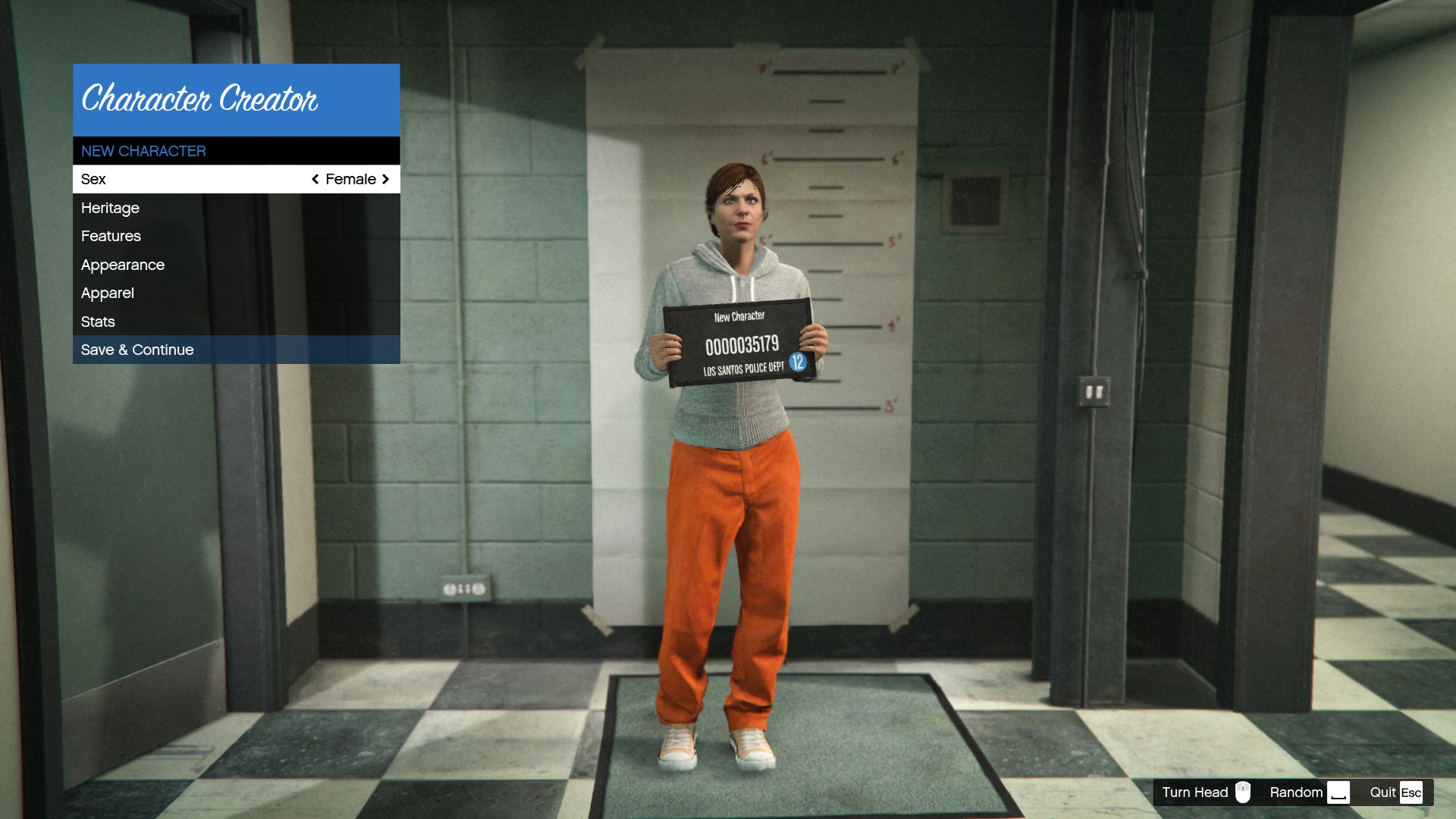The image size is (1456, 819).
Task: Open the Heritage menu entry
Action: pyautogui.click(x=110, y=208)
